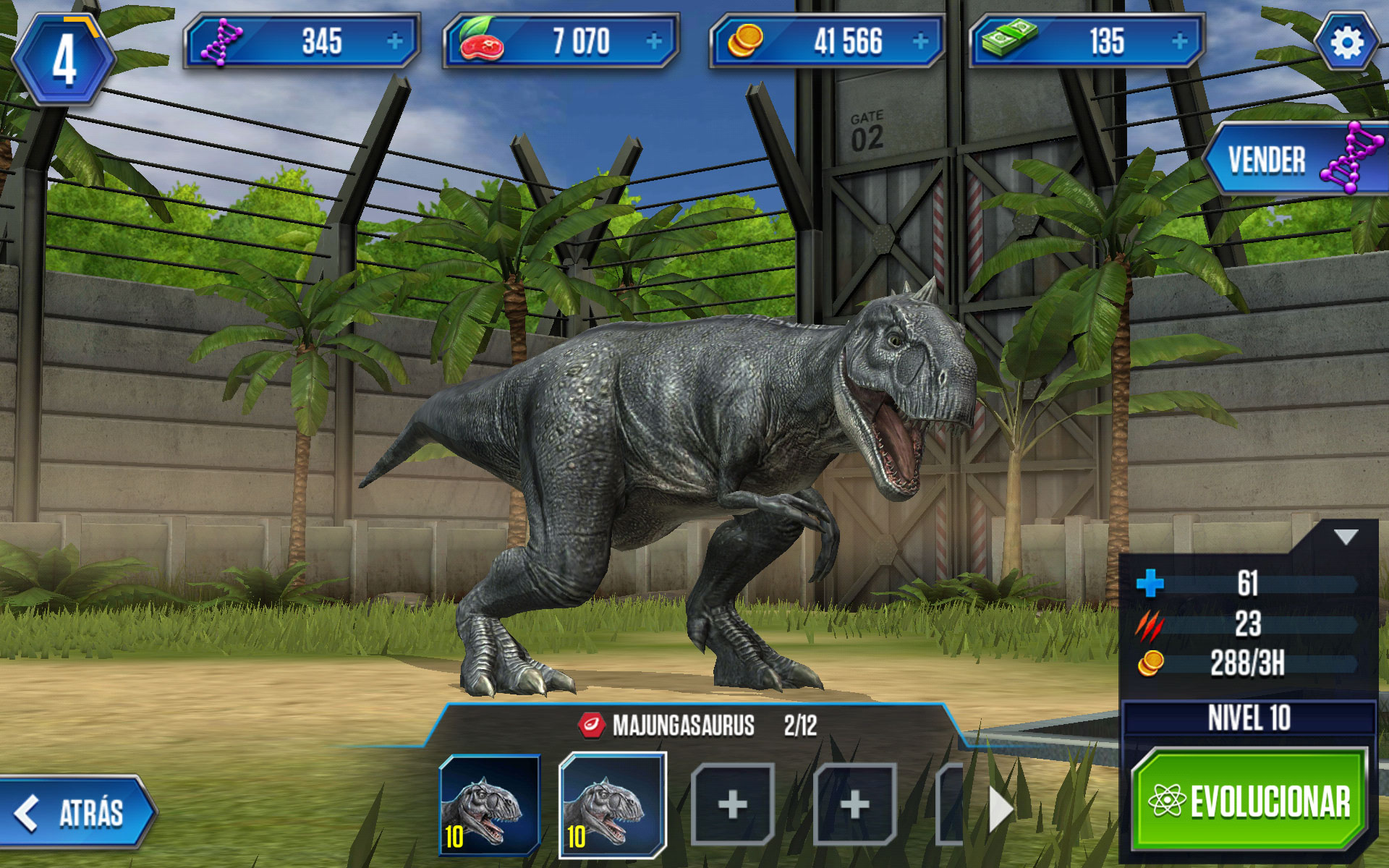
Task: Show next dinosaur slots with right arrow
Action: tap(1000, 809)
